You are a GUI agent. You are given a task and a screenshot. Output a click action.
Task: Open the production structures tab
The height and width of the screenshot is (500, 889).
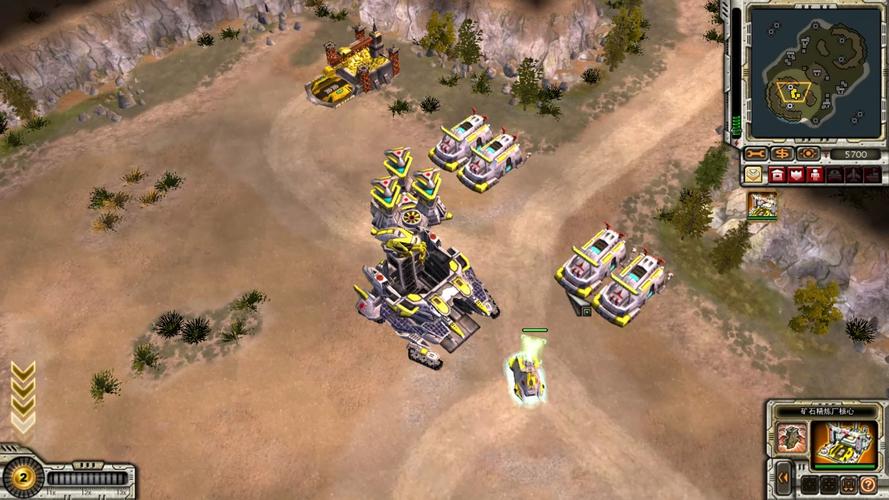779,174
